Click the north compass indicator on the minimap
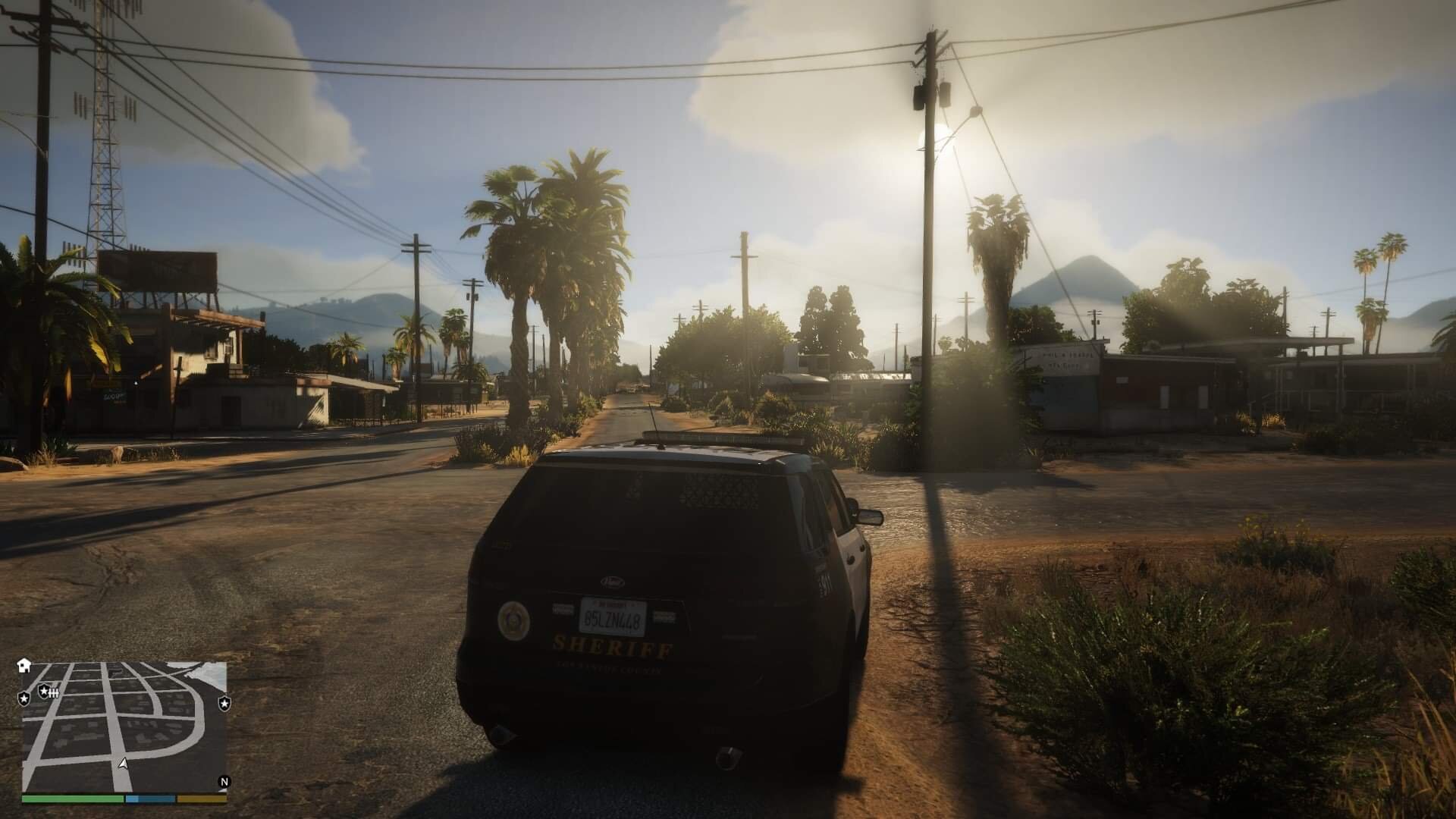Screen dimensions: 1456x819 point(224,782)
